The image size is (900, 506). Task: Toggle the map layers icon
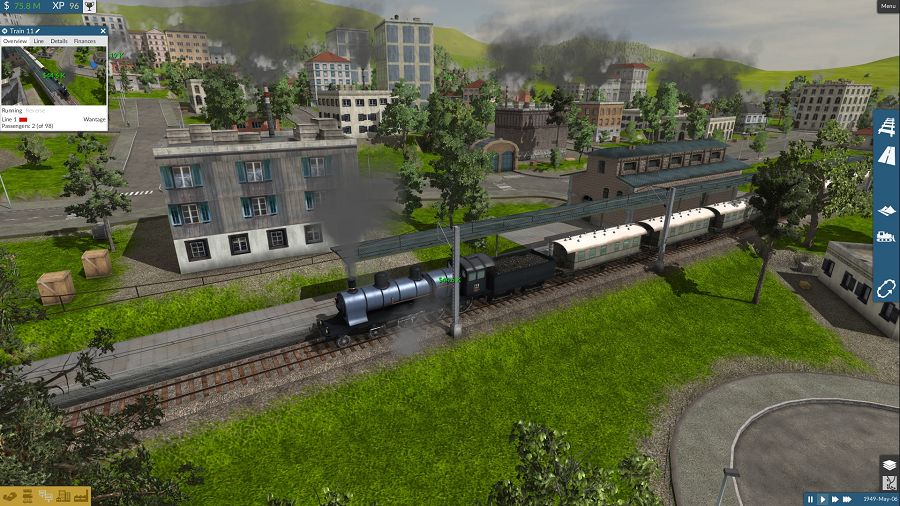coord(888,464)
